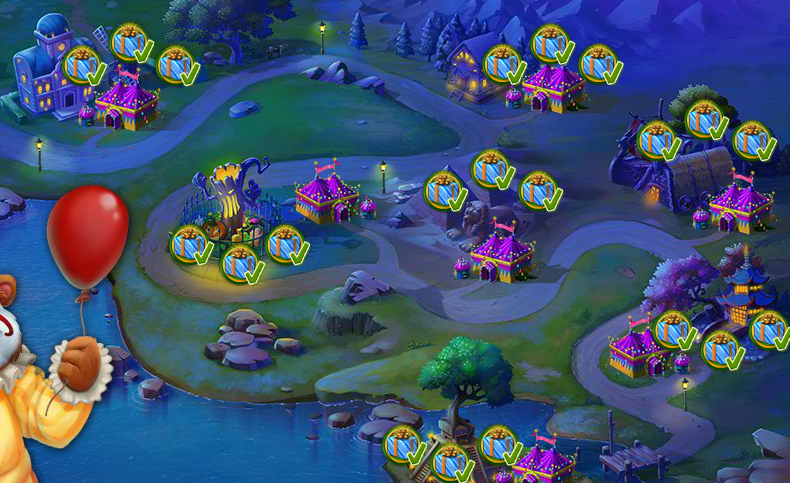This screenshot has width=790, height=483.
Task: Select the circus tent beside the blue mansion
Action: click(126, 102)
